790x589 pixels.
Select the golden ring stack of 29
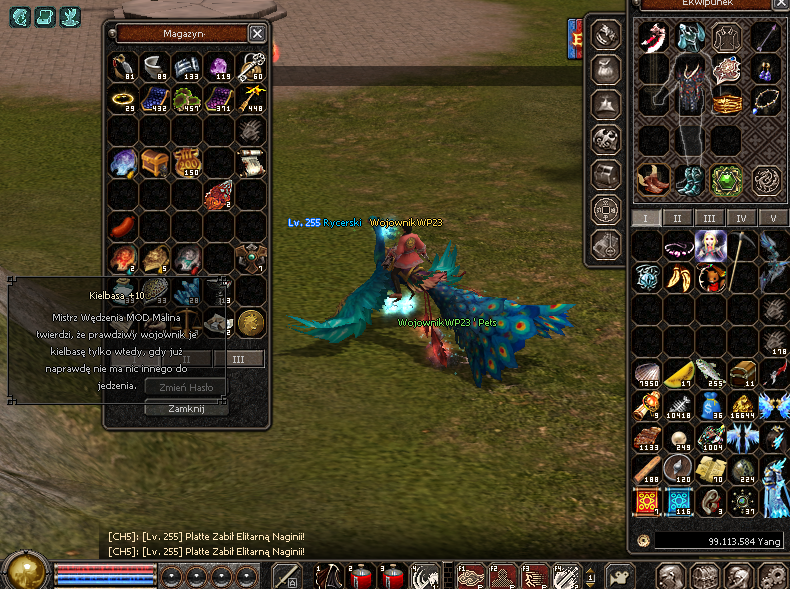coord(123,99)
